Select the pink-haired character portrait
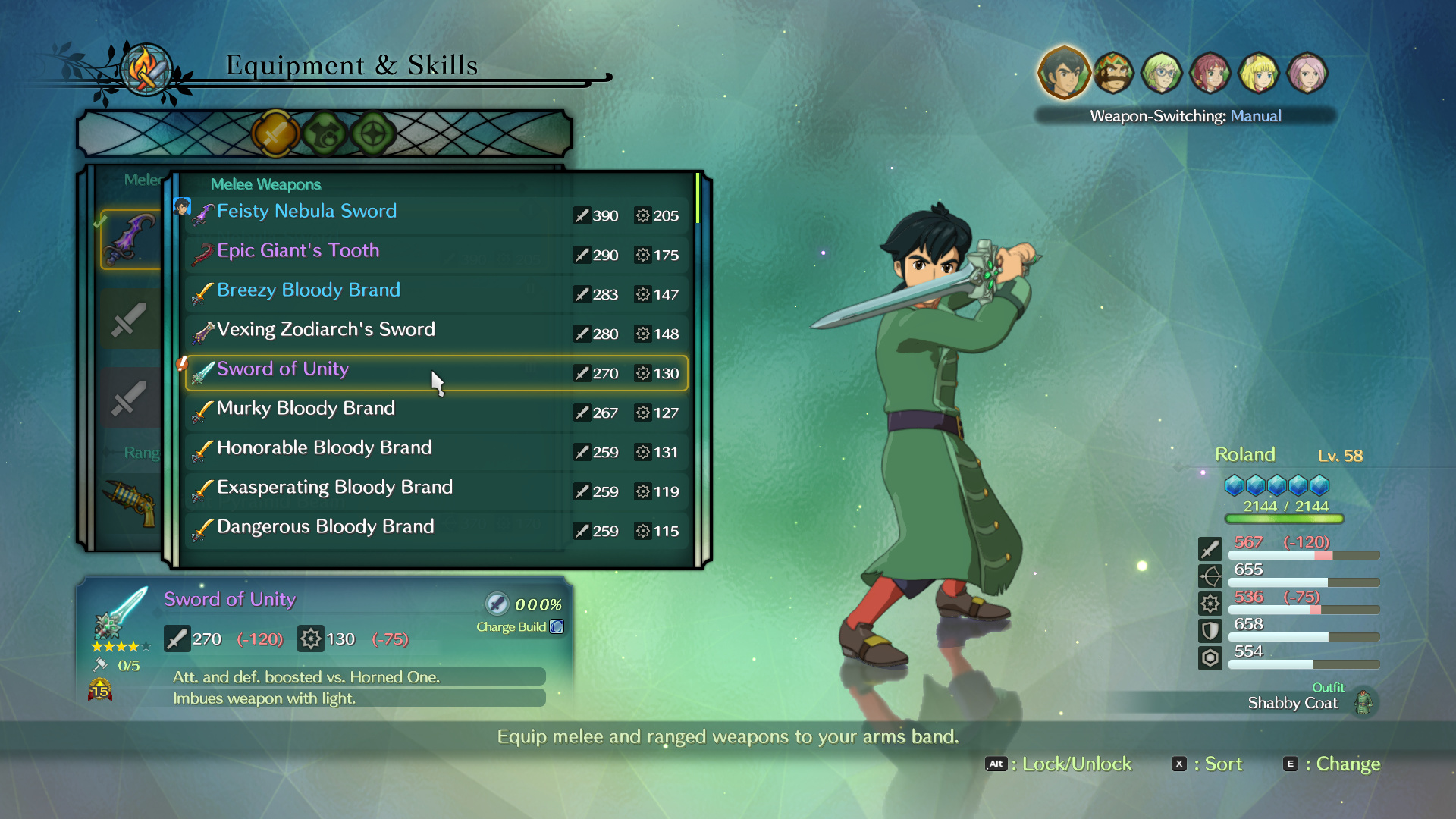Image resolution: width=1456 pixels, height=819 pixels. (1307, 73)
